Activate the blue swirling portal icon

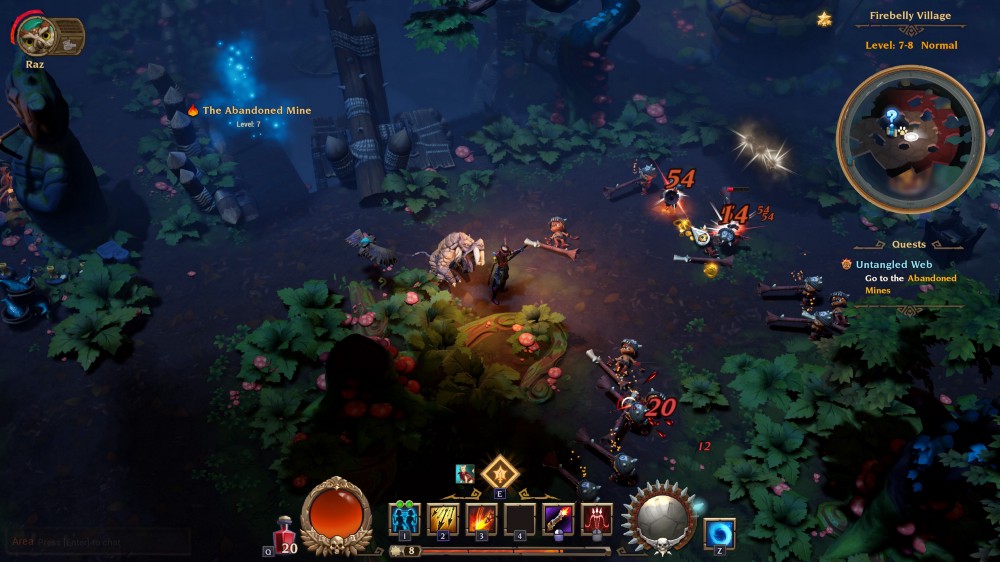pyautogui.click(x=720, y=534)
